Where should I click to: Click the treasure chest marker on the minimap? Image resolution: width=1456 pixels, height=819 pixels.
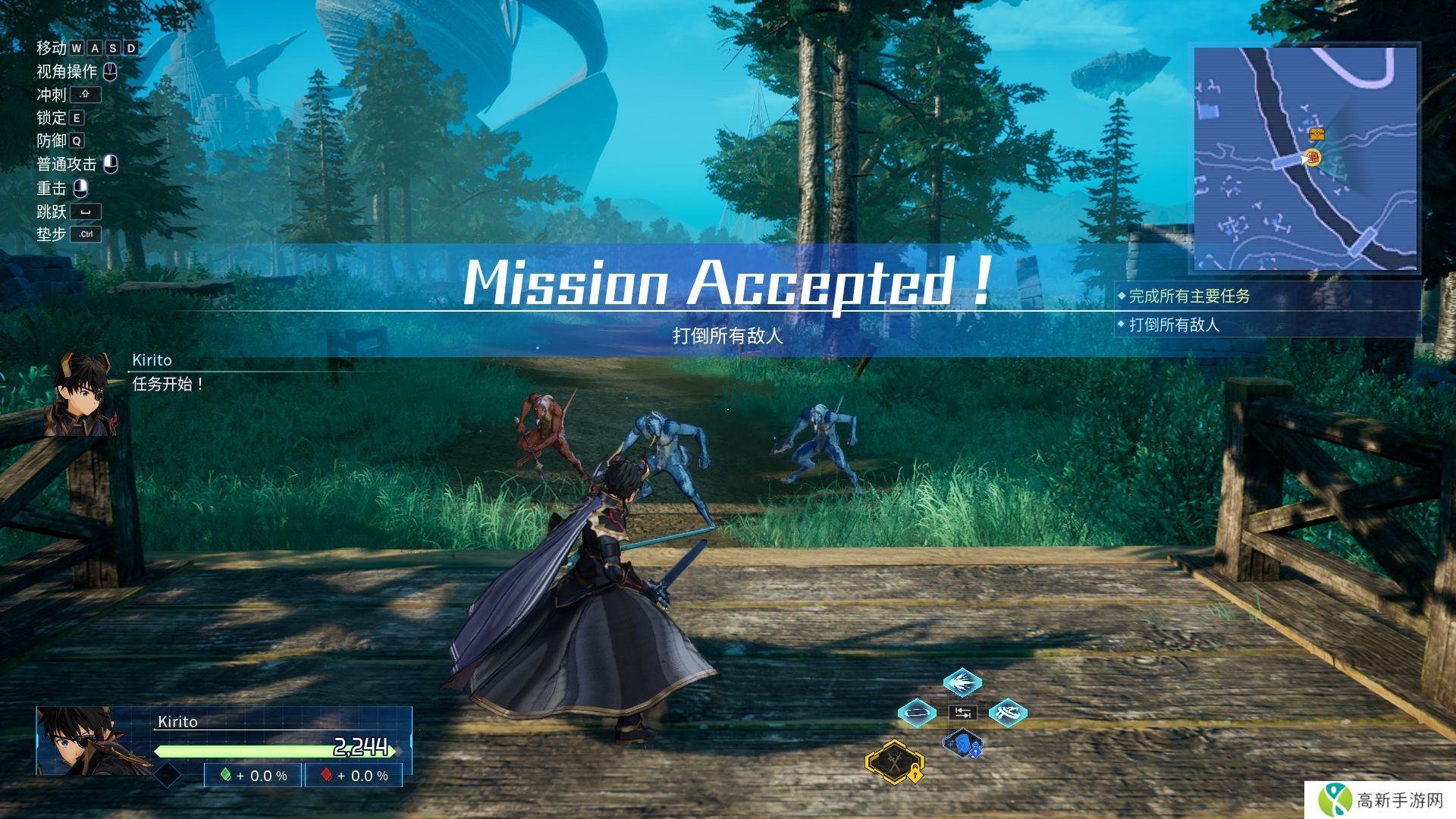coord(1316,134)
